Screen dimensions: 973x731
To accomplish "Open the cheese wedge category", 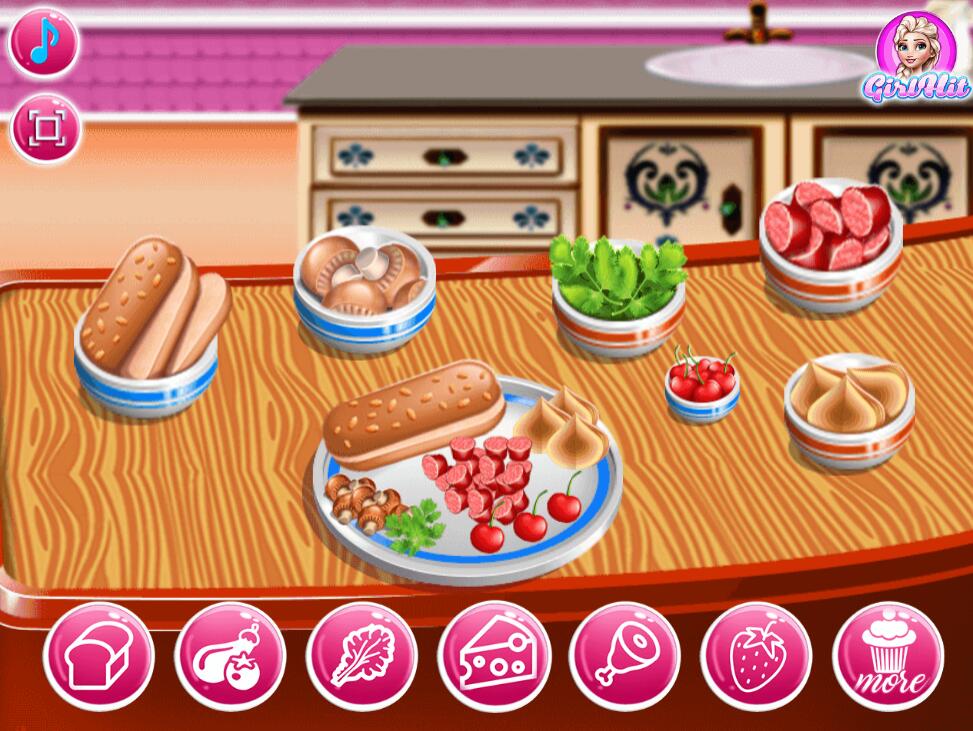I will point(493,655).
